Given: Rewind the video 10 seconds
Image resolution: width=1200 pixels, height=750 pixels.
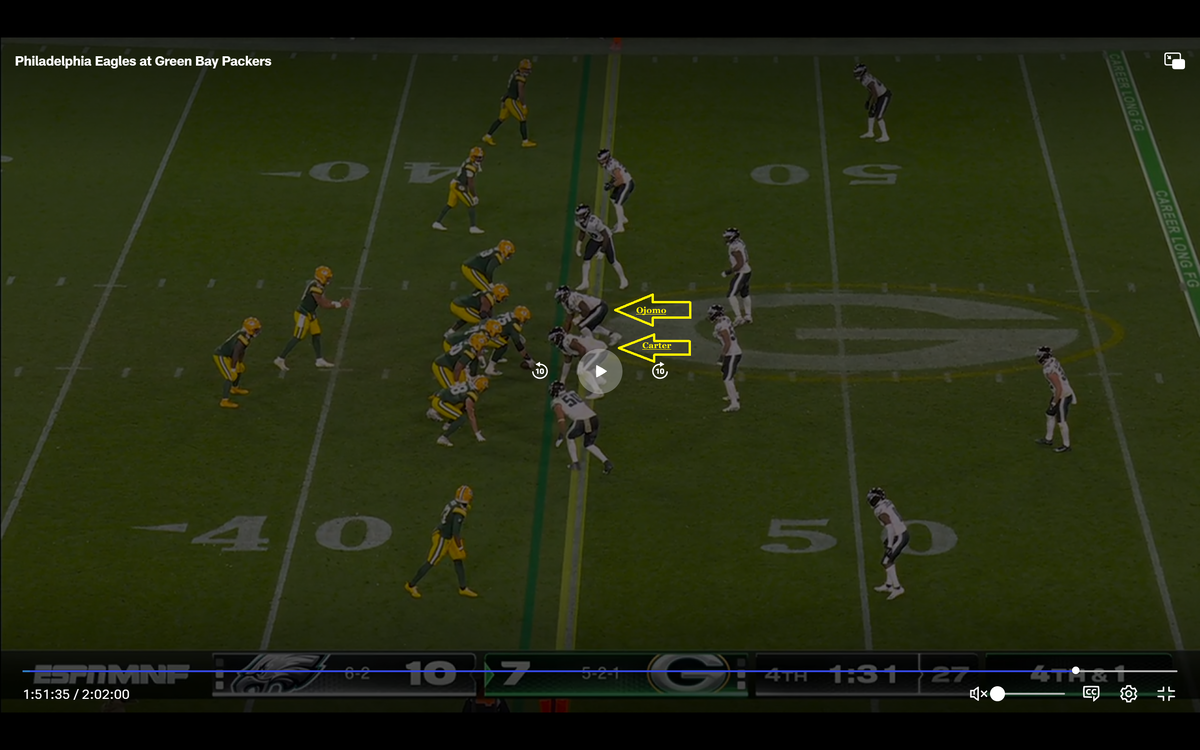Looking at the screenshot, I should [540, 371].
